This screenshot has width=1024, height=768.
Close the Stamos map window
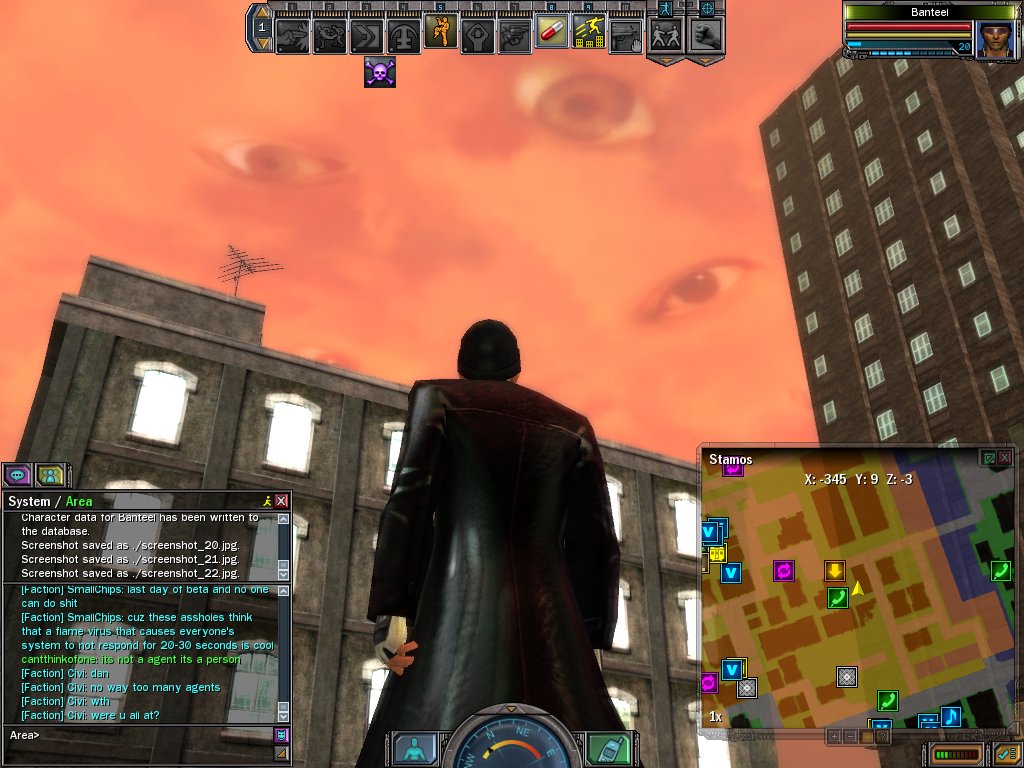(1004, 458)
